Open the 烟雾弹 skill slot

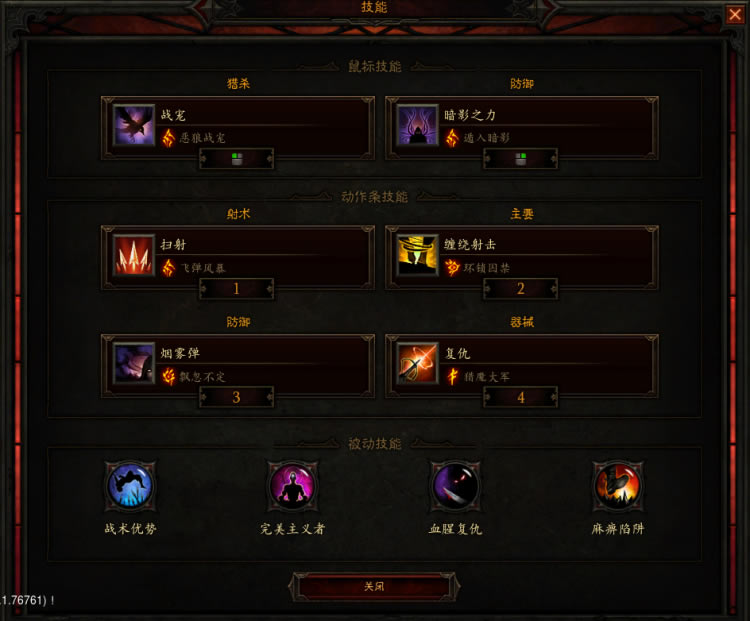click(238, 363)
